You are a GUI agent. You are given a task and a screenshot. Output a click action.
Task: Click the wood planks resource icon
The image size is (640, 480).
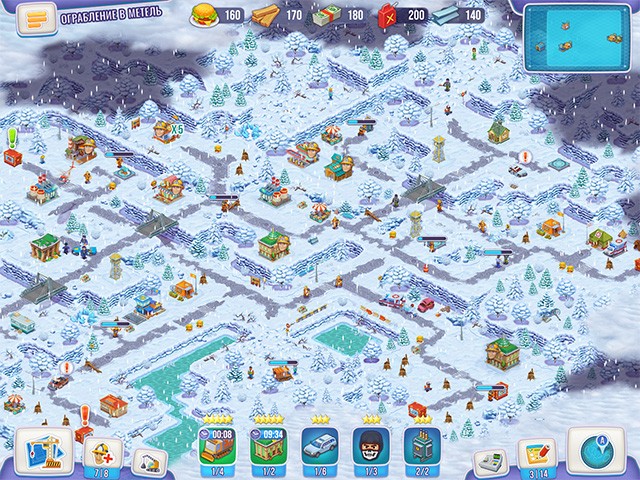click(x=264, y=15)
